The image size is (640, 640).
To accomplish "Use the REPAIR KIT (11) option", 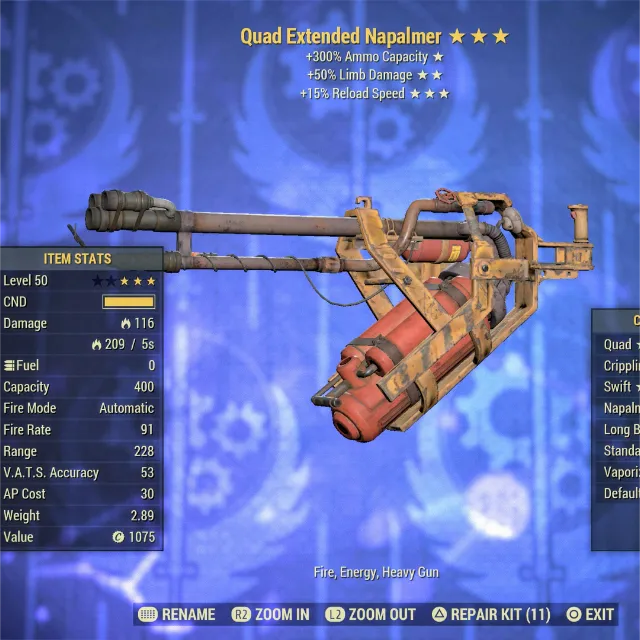I will point(491,614).
